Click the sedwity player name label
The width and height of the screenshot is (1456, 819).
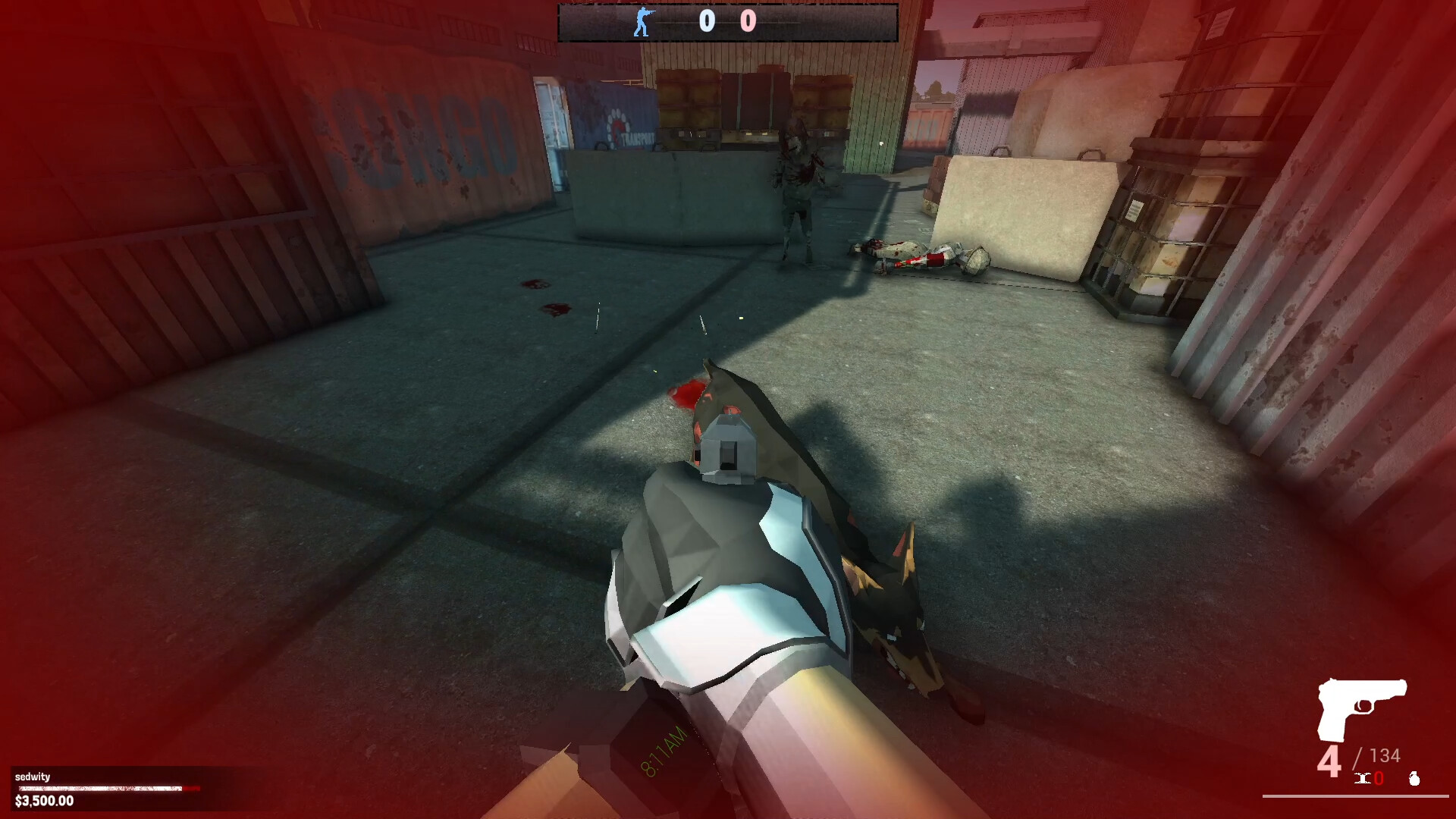[32, 777]
